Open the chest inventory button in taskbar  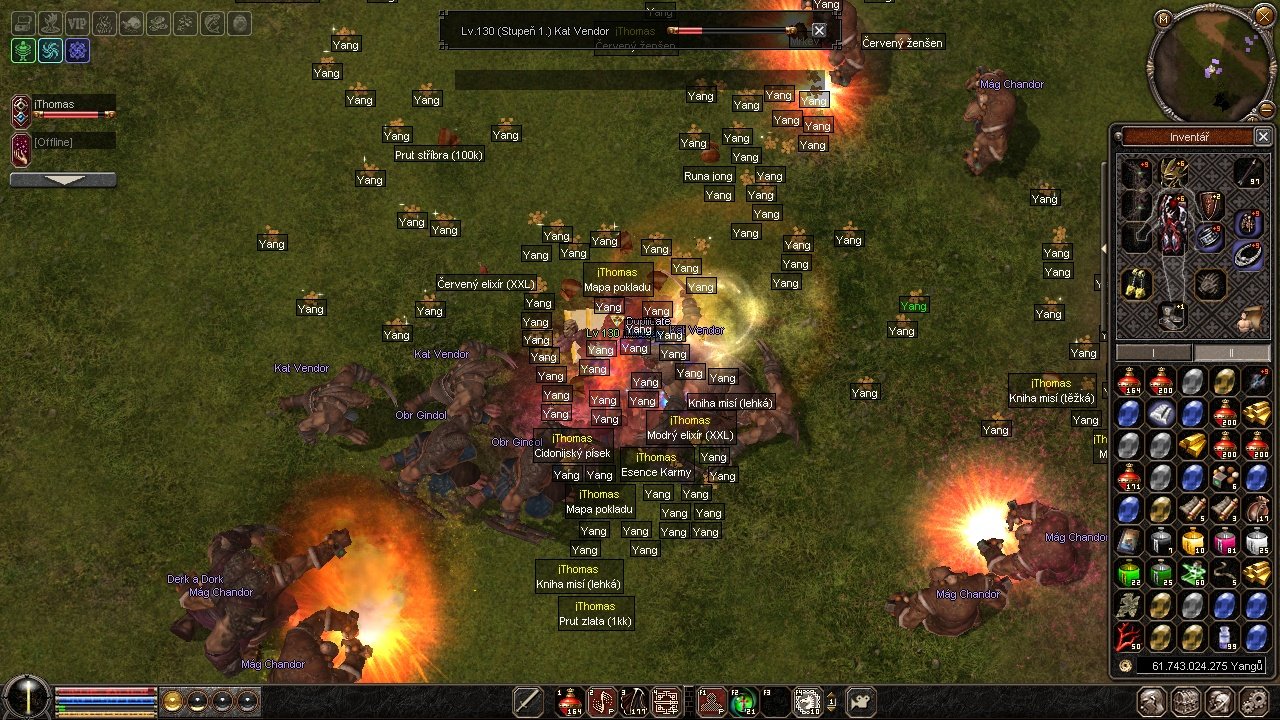tap(1187, 701)
